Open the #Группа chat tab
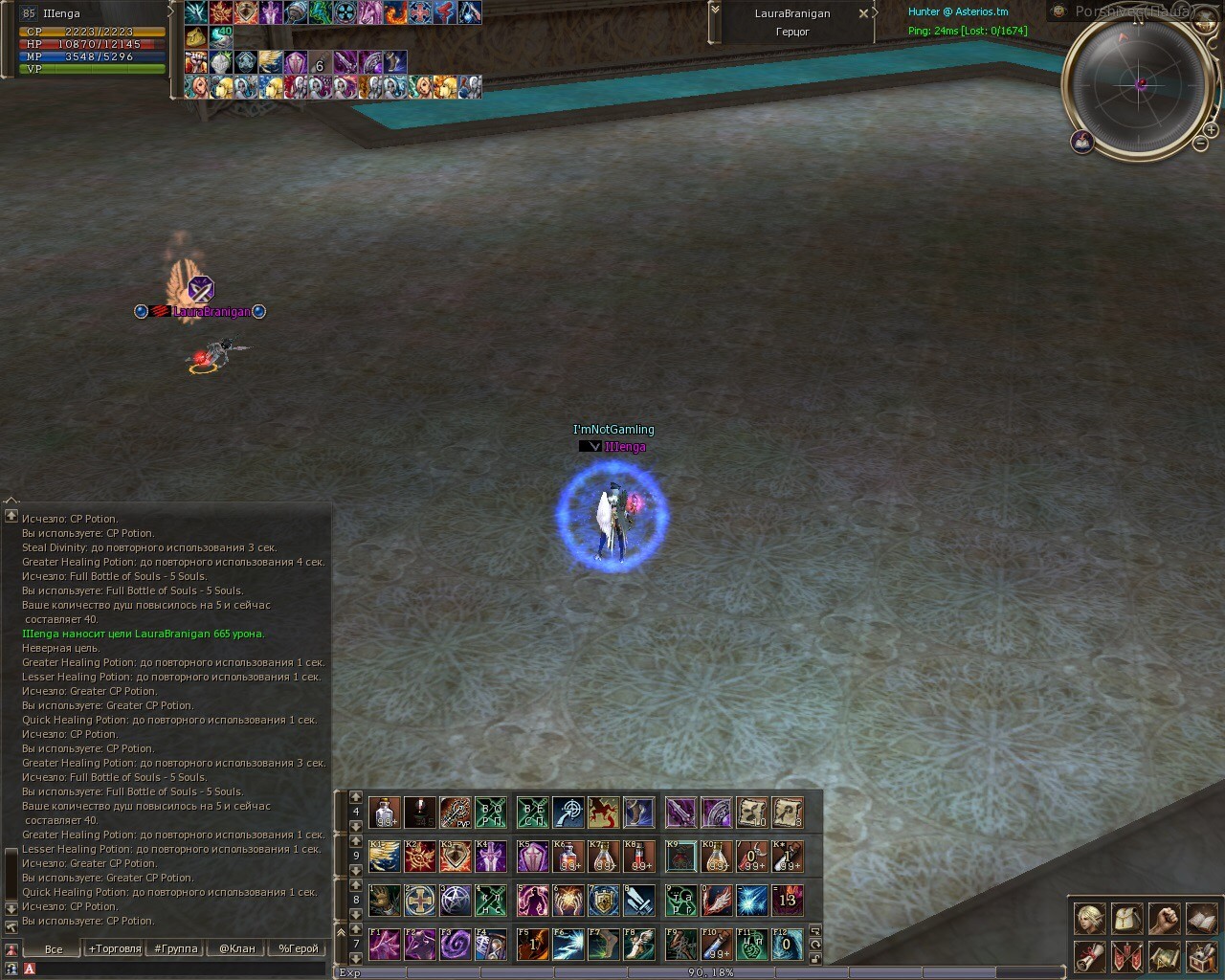The width and height of the screenshot is (1225, 980). point(176,948)
